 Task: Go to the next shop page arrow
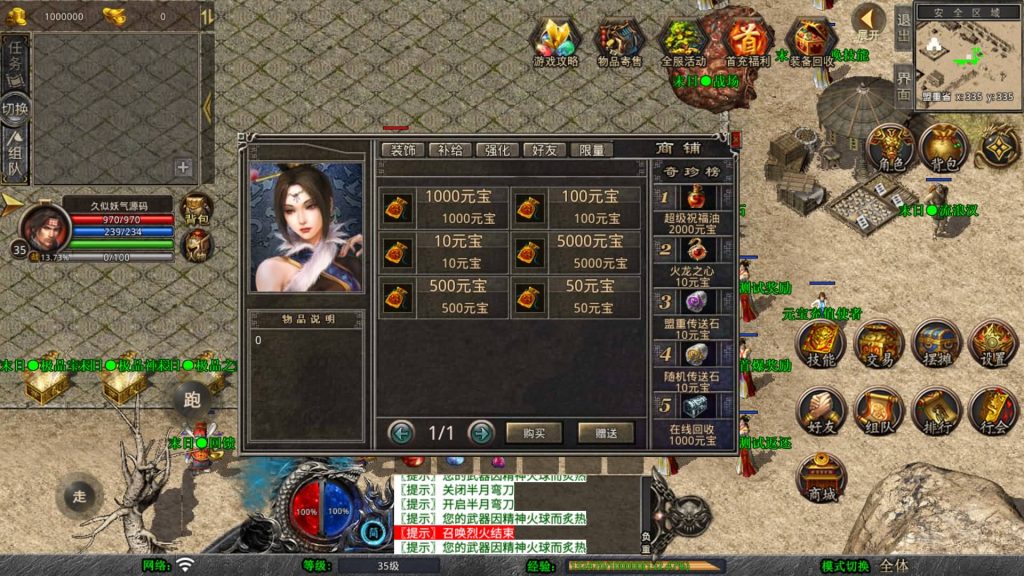[x=481, y=433]
